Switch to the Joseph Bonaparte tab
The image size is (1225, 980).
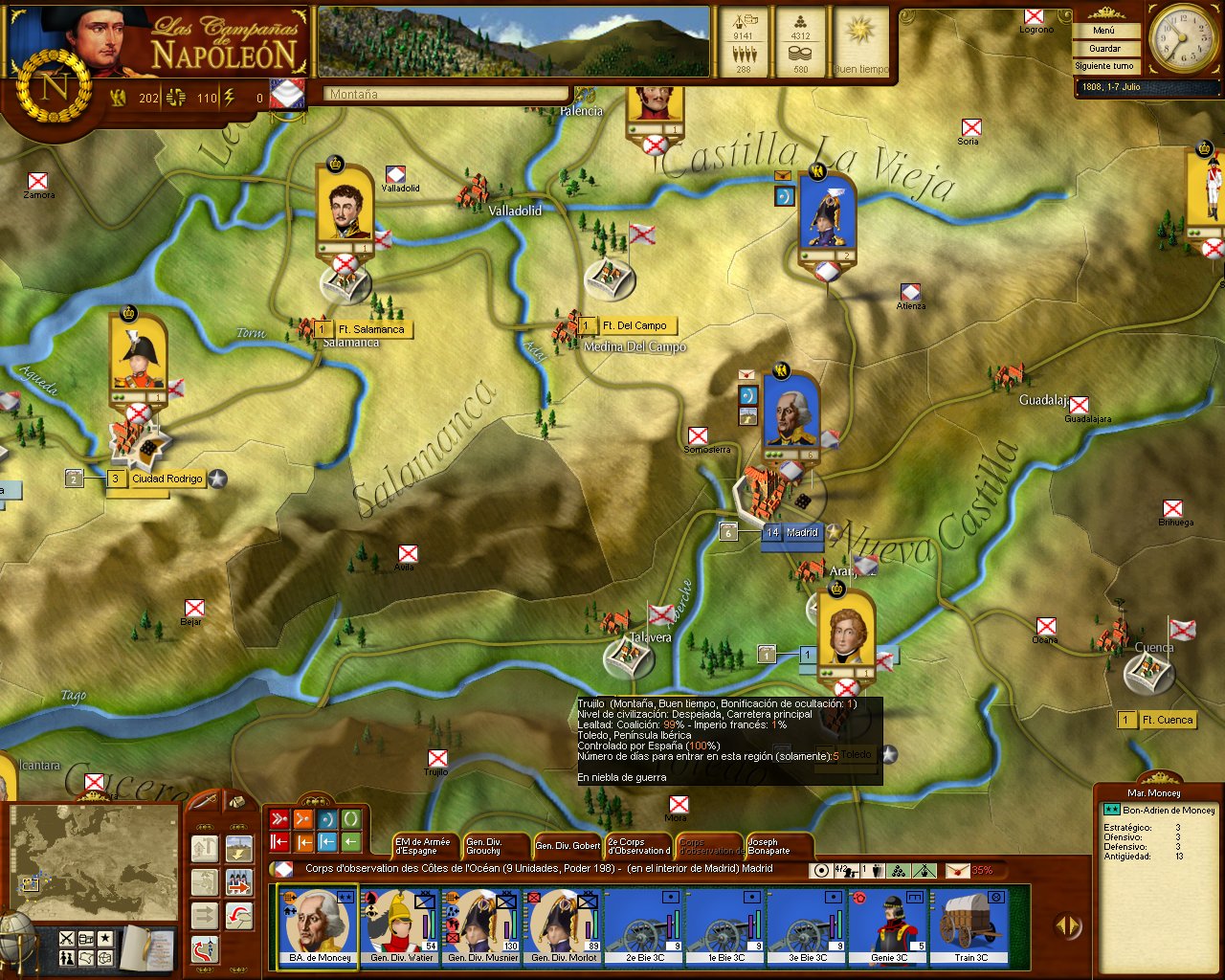pyautogui.click(x=777, y=846)
